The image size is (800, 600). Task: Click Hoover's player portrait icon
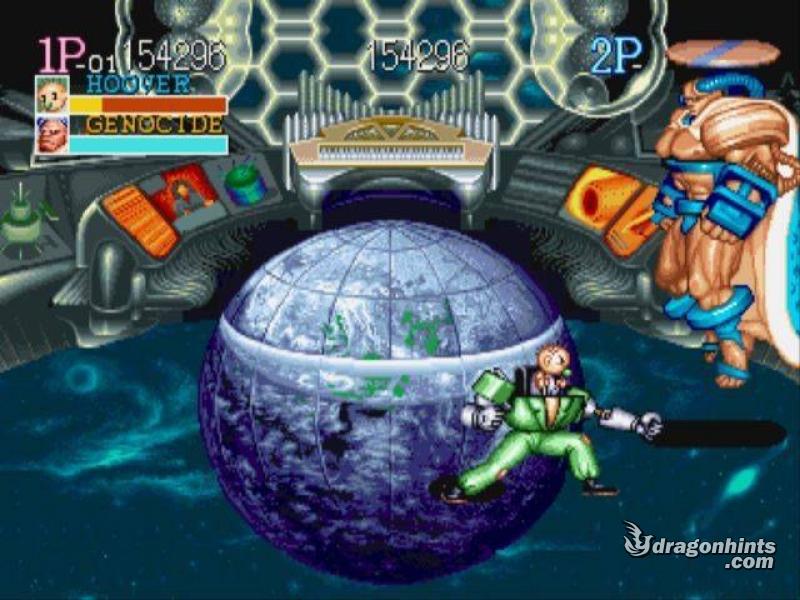pos(51,96)
